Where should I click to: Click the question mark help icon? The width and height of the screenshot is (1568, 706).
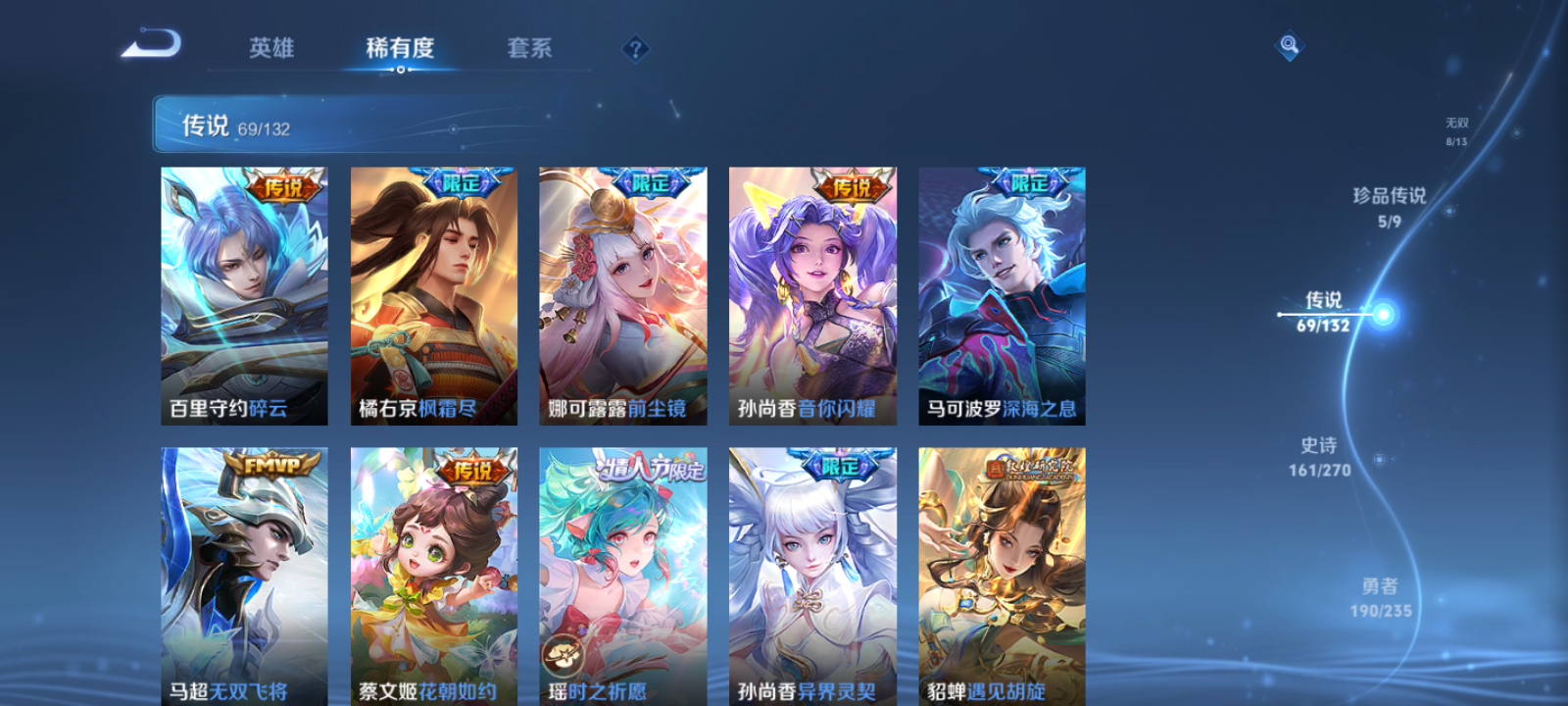pyautogui.click(x=634, y=48)
